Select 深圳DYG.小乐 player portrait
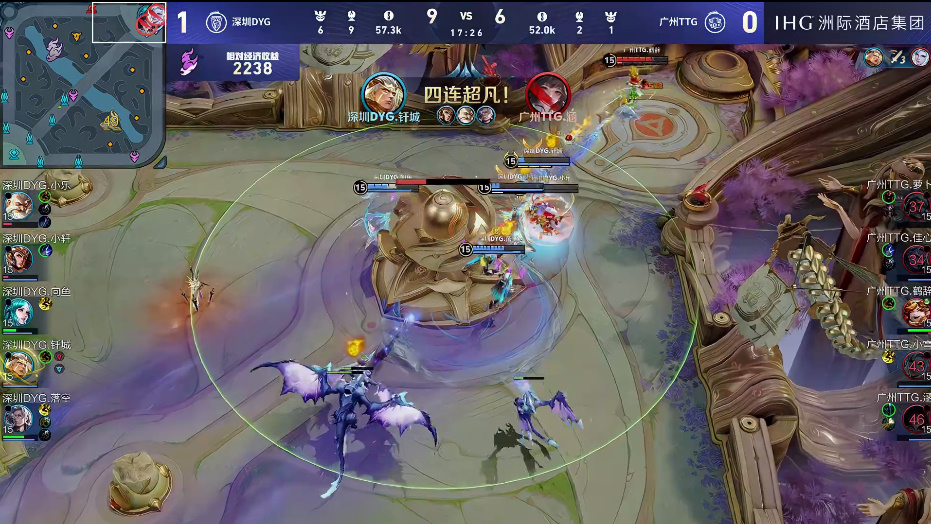The width and height of the screenshot is (931, 524). [x=19, y=206]
